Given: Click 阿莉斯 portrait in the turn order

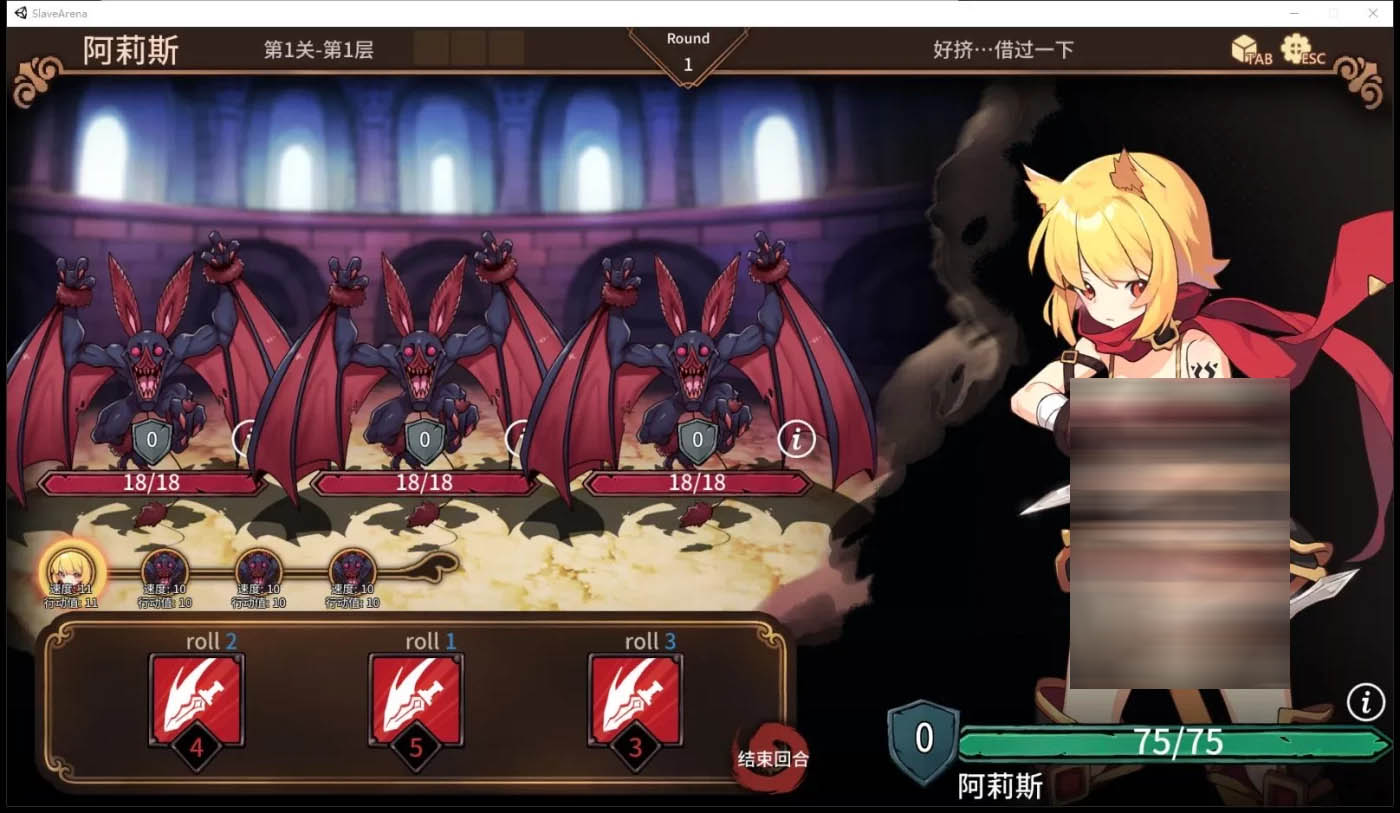Looking at the screenshot, I should 72,568.
